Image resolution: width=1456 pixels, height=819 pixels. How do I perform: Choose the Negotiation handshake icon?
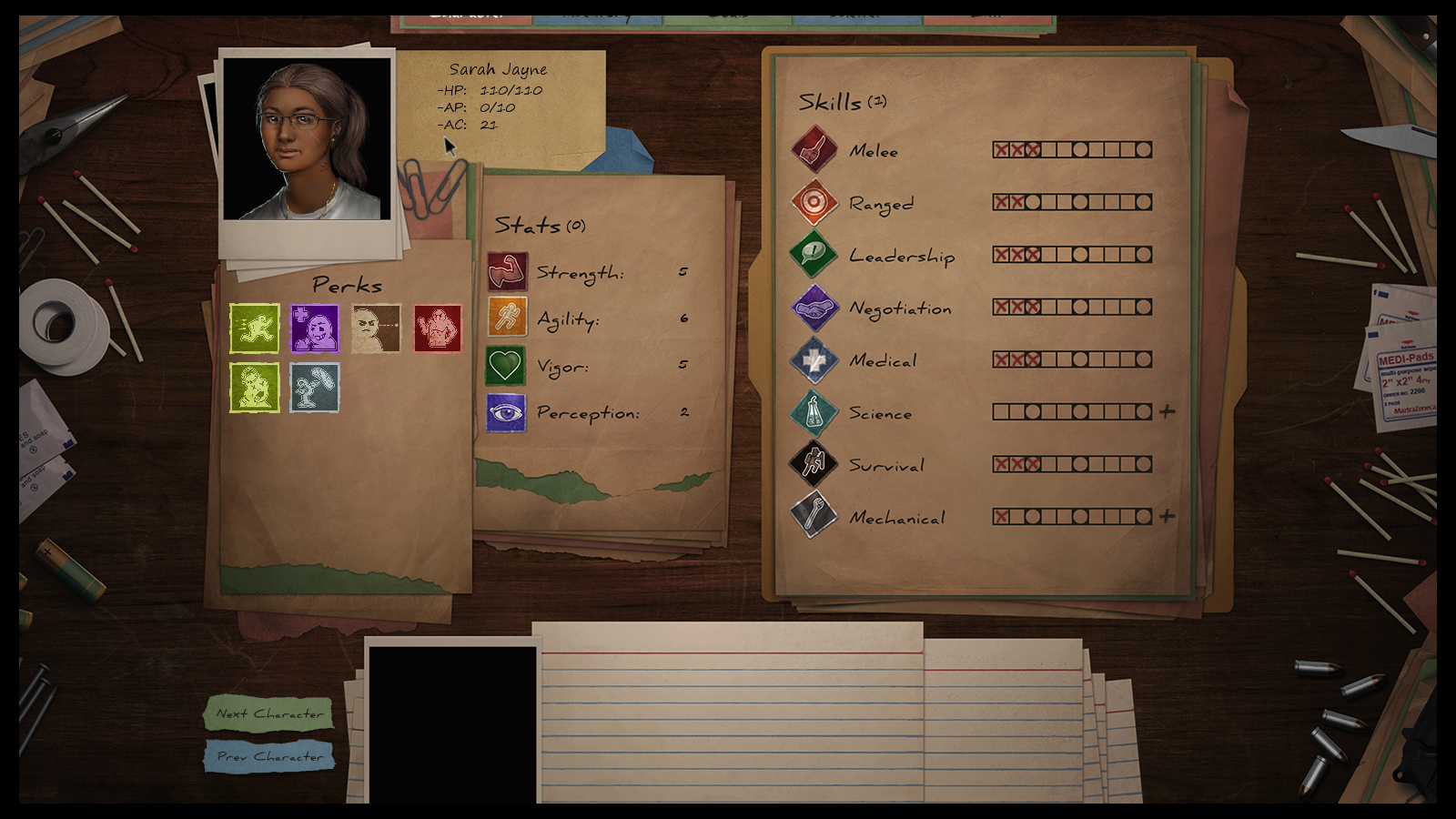[x=814, y=307]
